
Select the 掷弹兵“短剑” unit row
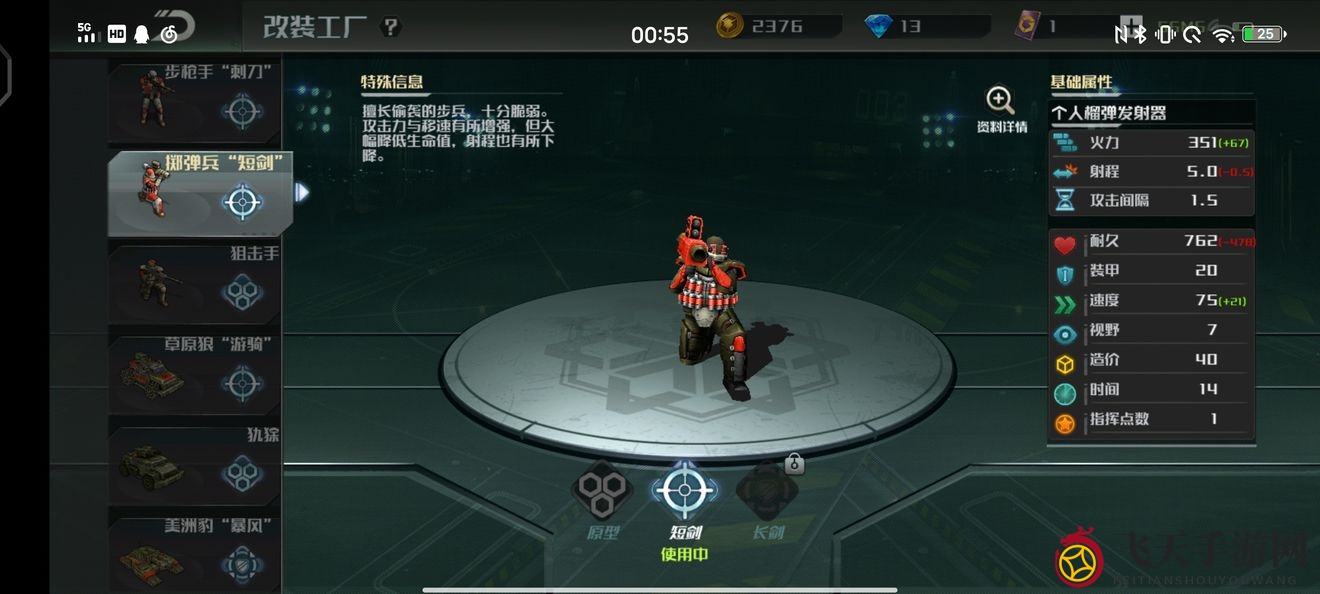[x=200, y=194]
